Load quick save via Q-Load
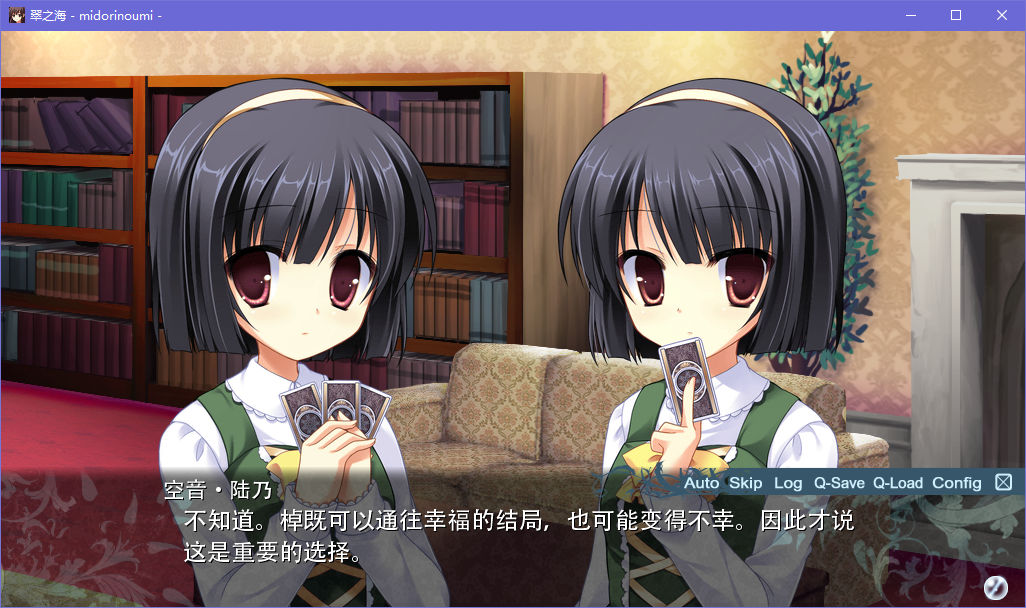Image resolution: width=1026 pixels, height=608 pixels. tap(898, 483)
